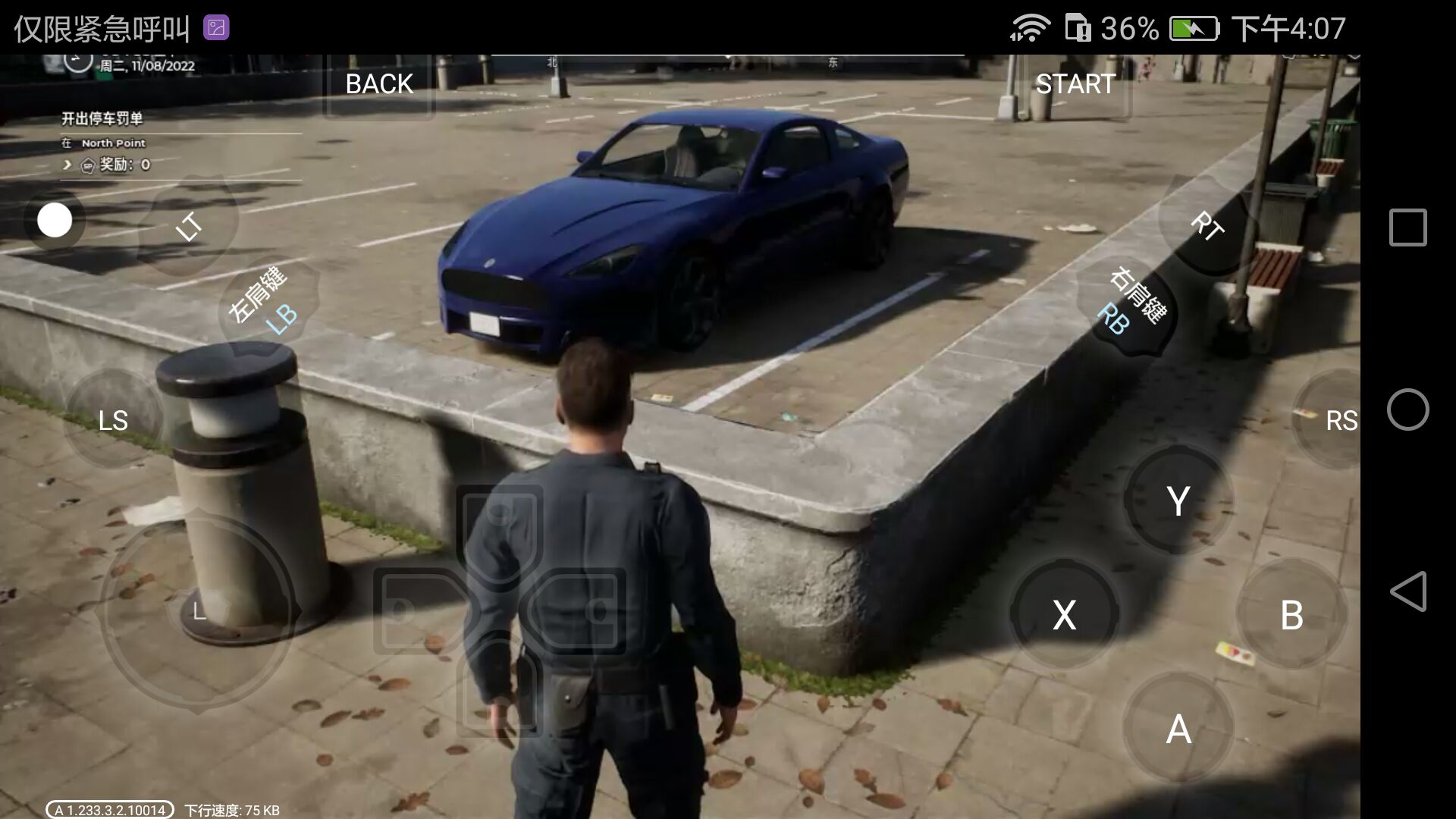Tap the BACK overlay button
Image resolution: width=1456 pixels, height=819 pixels.
tap(379, 84)
